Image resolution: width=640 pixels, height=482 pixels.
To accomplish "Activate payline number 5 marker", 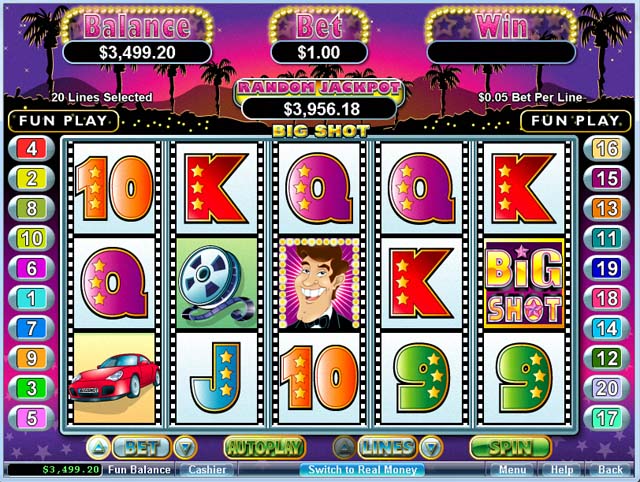I will pyautogui.click(x=32, y=418).
